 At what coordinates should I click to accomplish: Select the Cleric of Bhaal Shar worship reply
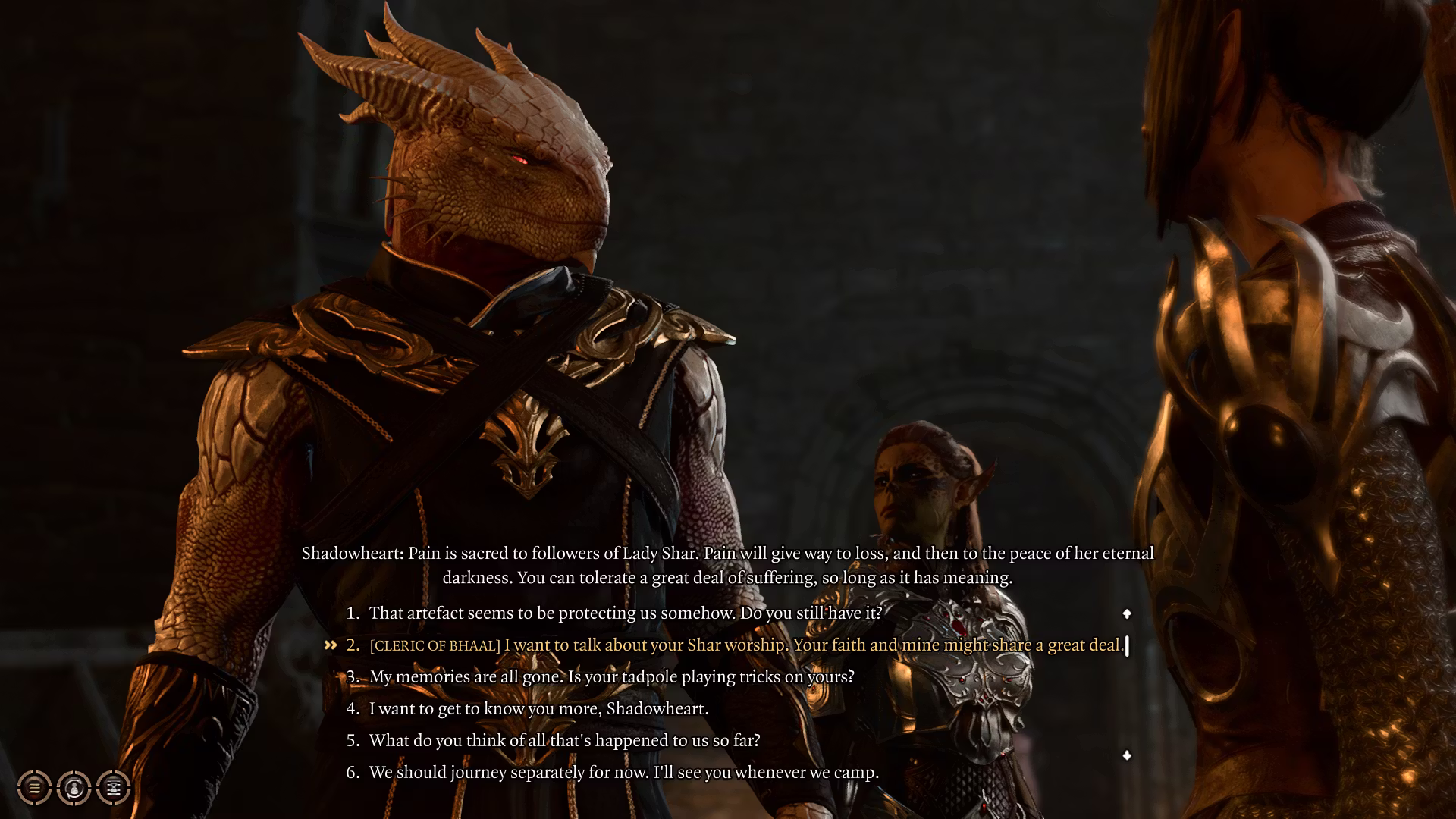745,645
